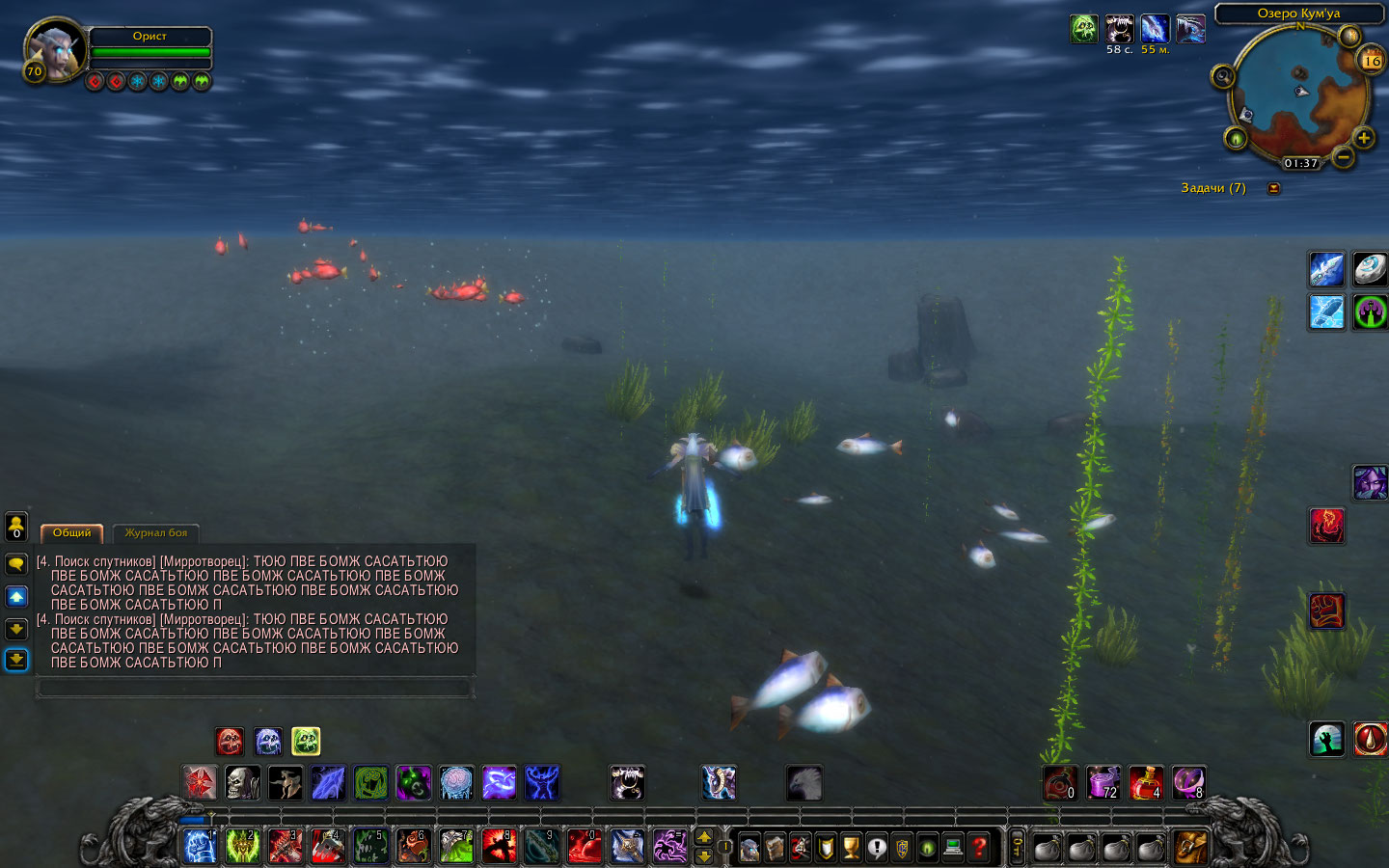The width and height of the screenshot is (1389, 868).
Task: Activate the frost fist ability in slot 1
Action: pos(200,847)
